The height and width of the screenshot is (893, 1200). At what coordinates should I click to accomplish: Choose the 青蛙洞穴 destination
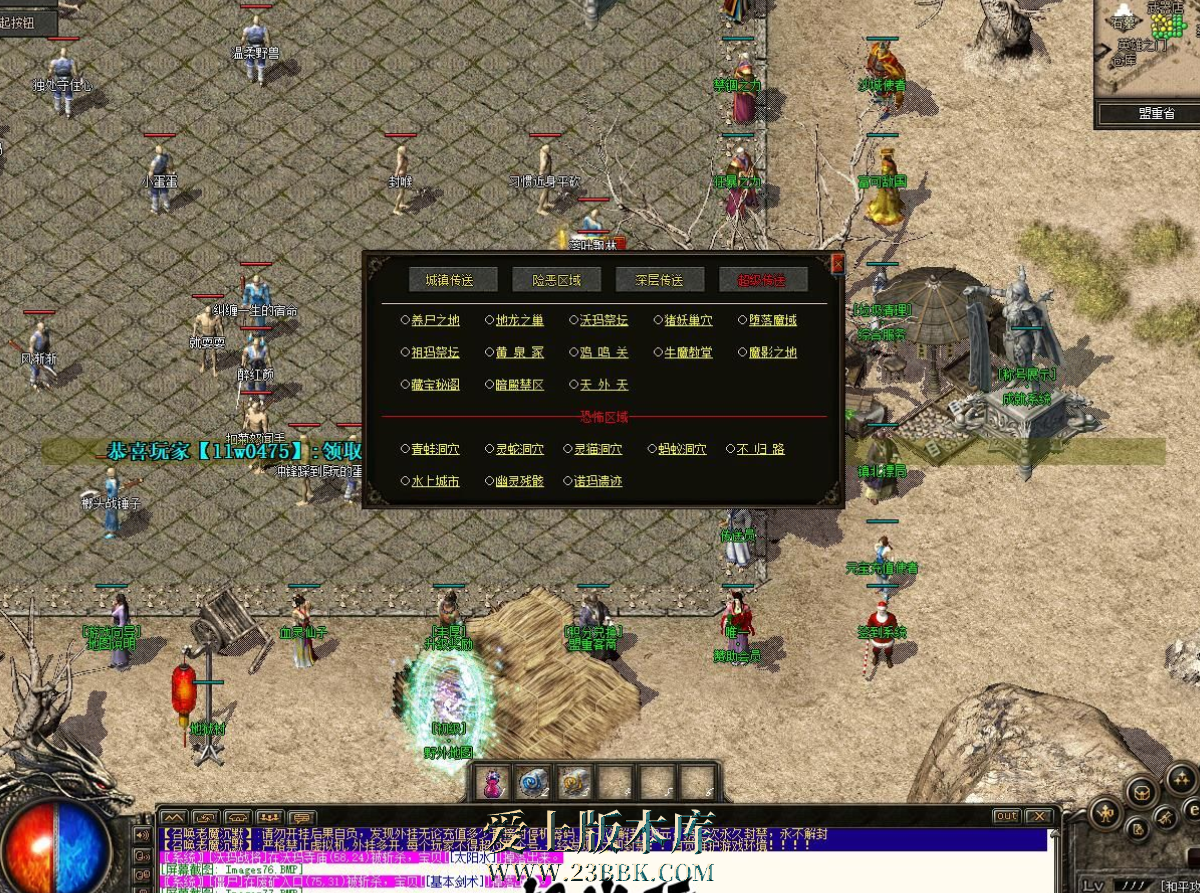tap(435, 450)
